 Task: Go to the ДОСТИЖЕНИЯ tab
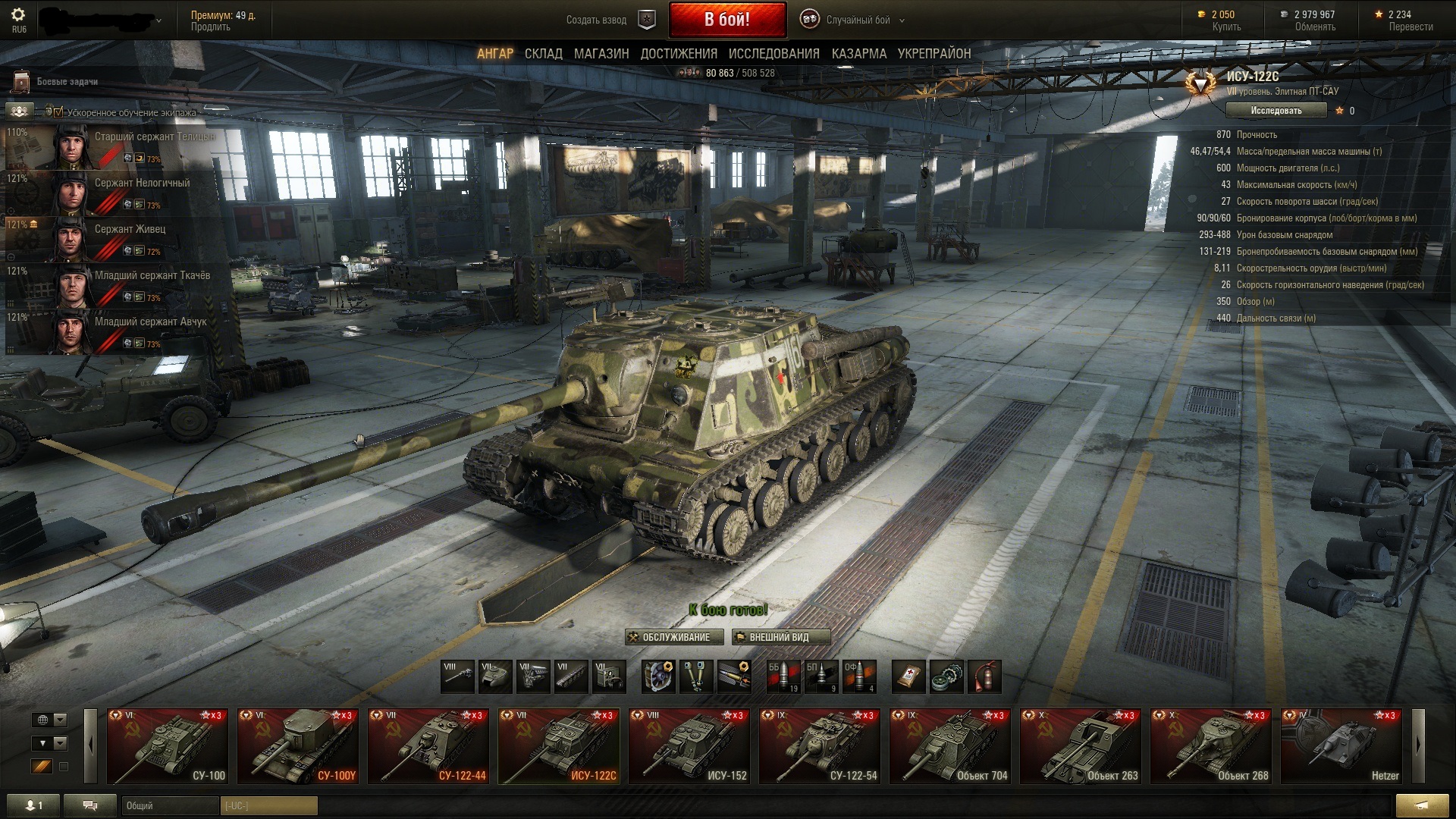[679, 54]
